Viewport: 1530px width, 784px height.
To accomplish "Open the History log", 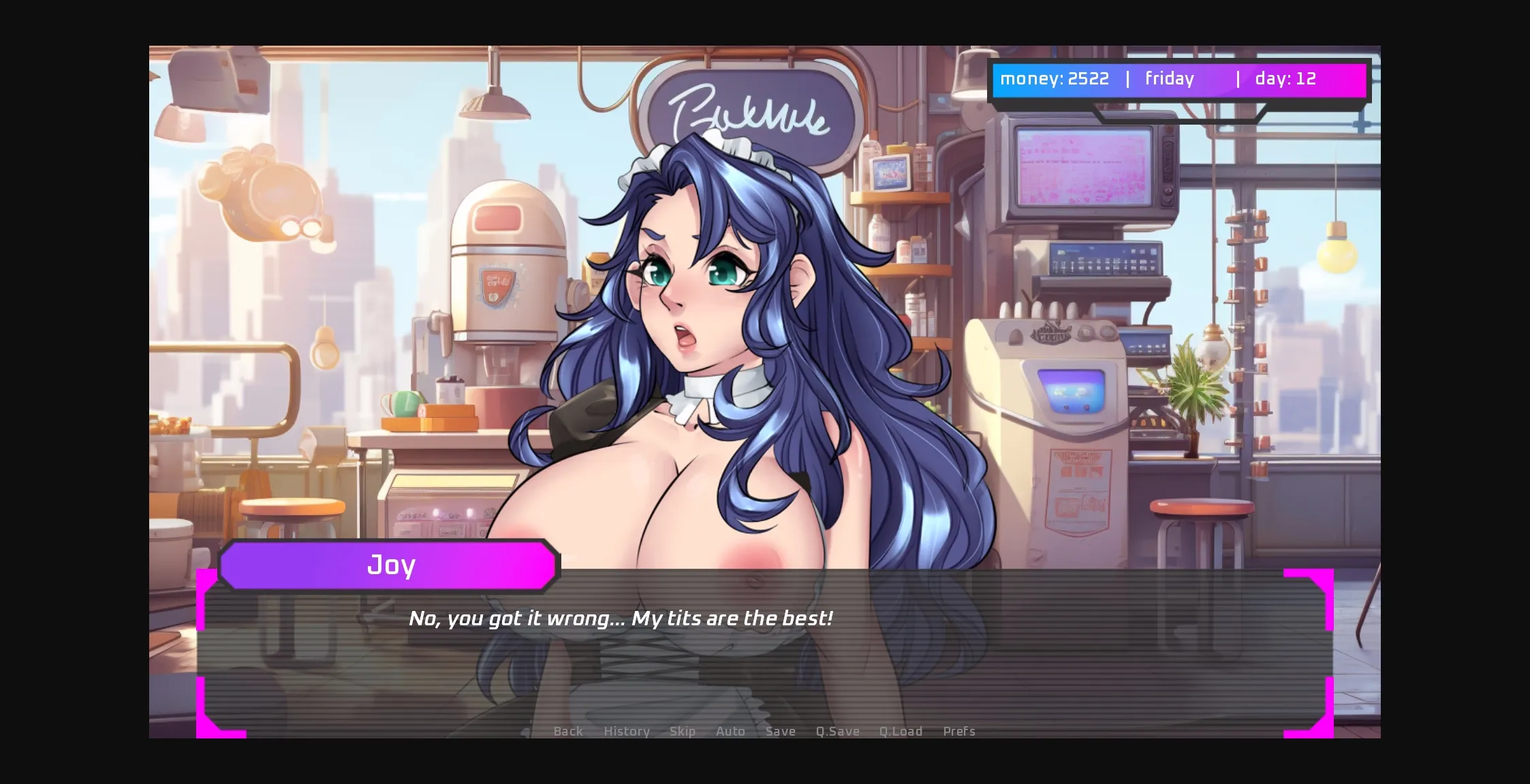I will click(626, 731).
